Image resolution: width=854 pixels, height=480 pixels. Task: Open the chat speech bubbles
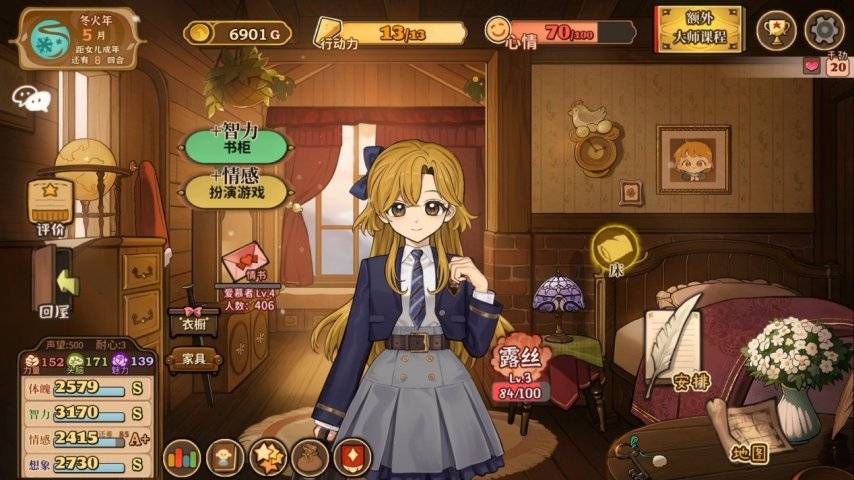point(31,97)
